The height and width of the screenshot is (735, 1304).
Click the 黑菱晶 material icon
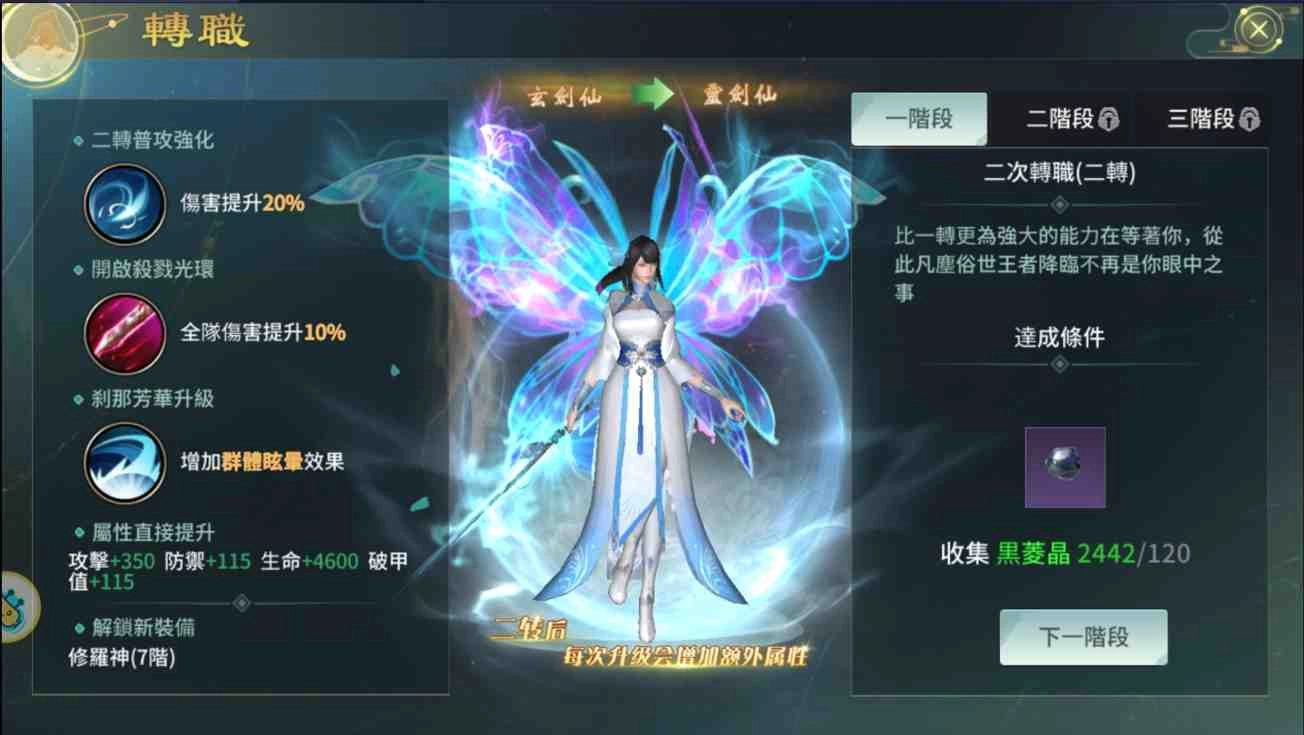[1065, 468]
